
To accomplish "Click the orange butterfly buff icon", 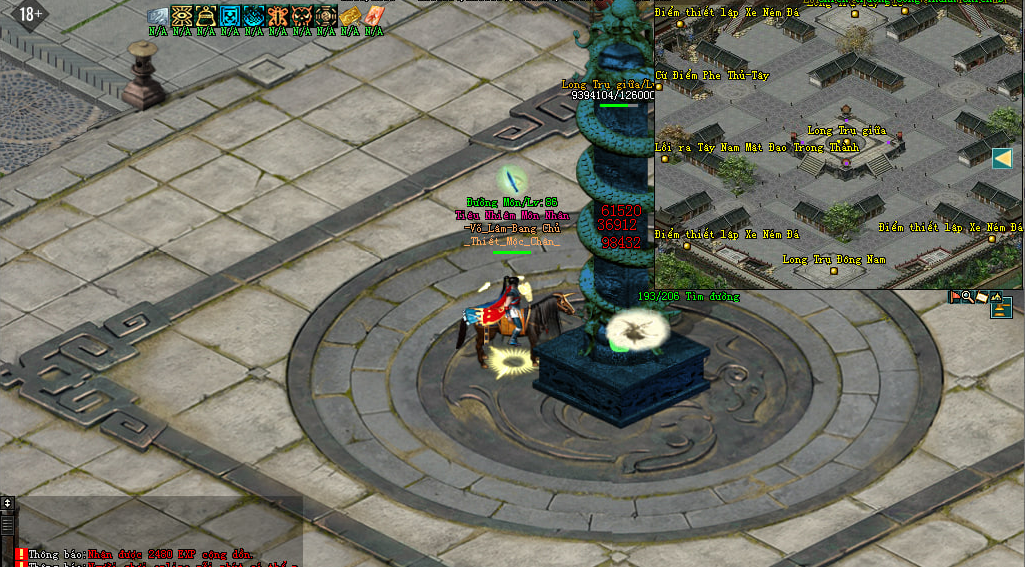I will tap(278, 15).
